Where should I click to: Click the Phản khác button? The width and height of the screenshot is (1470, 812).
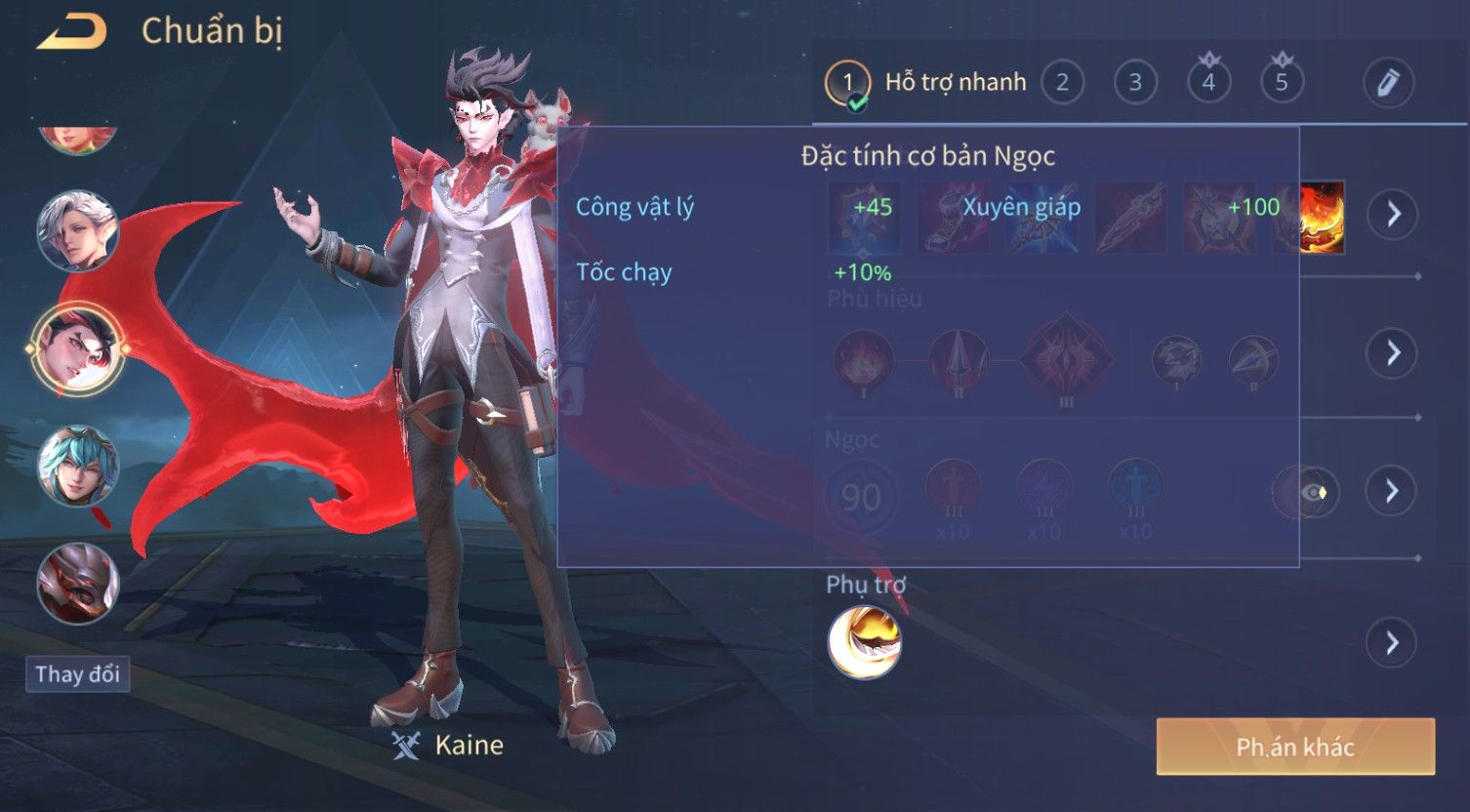1295,748
